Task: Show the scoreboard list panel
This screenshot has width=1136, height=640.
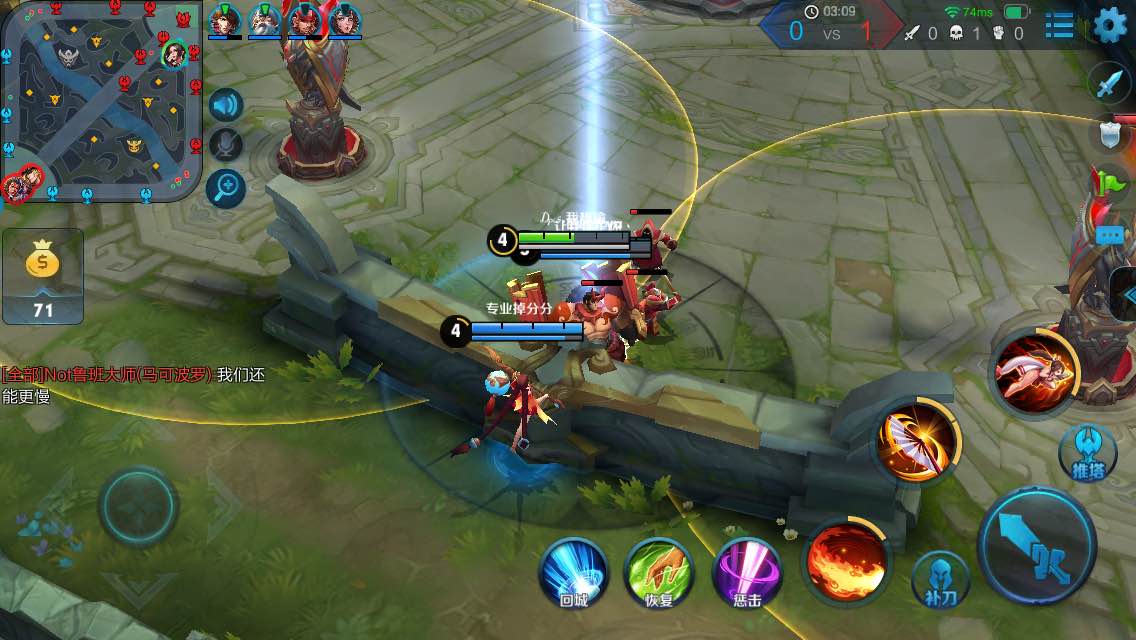Action: [x=1059, y=25]
